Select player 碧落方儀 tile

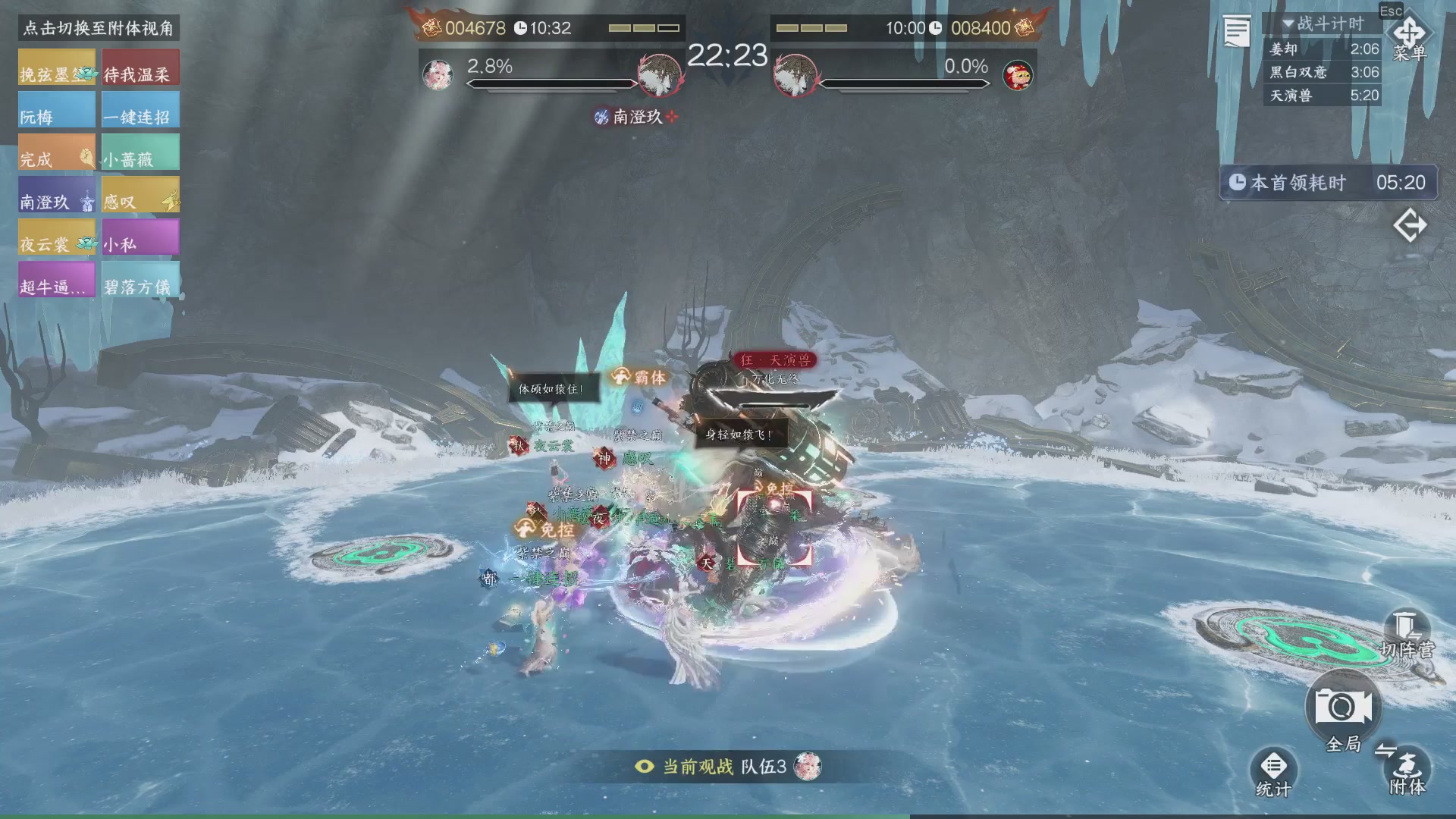point(140,280)
